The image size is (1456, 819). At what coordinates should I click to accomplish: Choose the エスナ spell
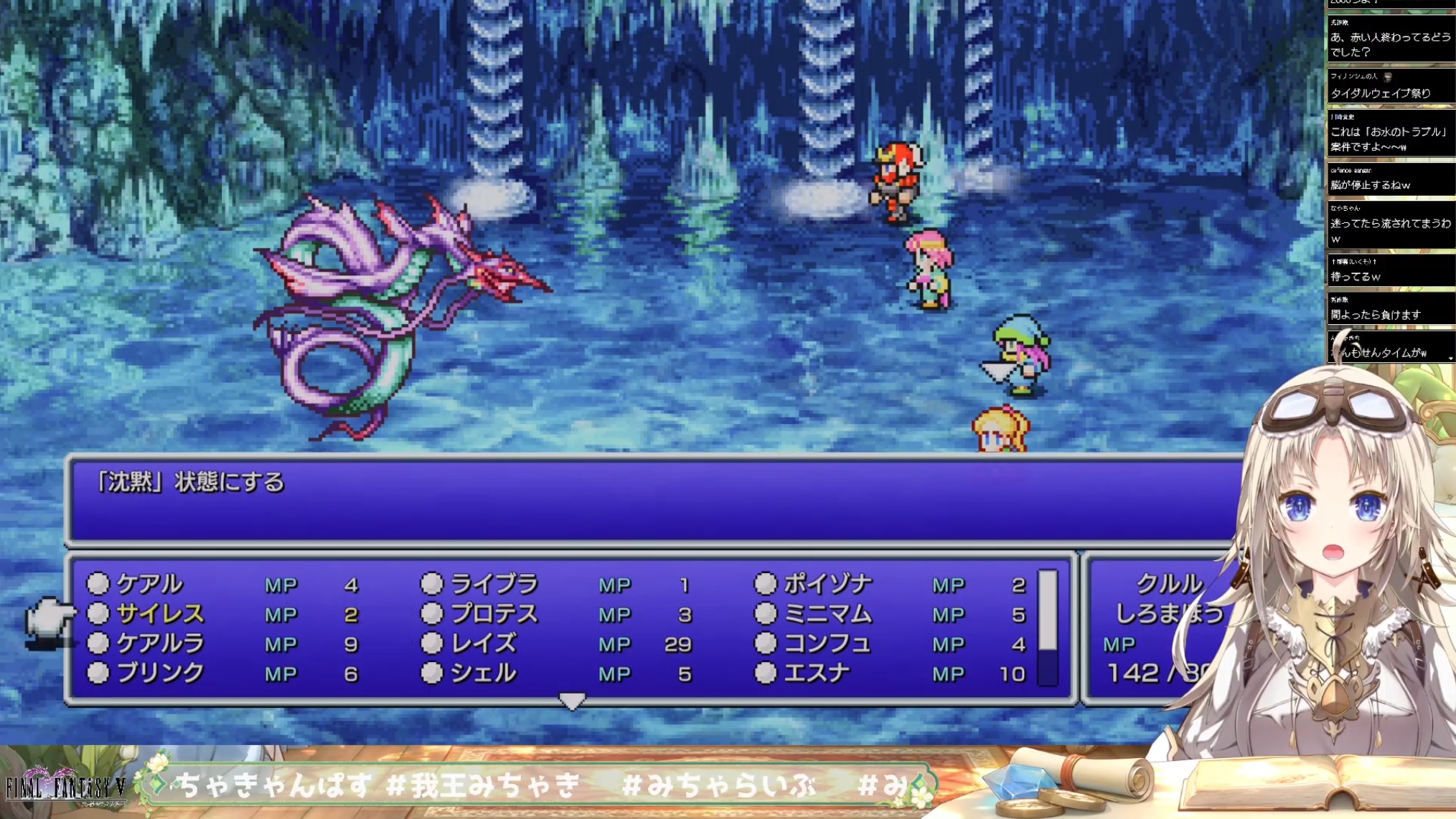coord(817,673)
